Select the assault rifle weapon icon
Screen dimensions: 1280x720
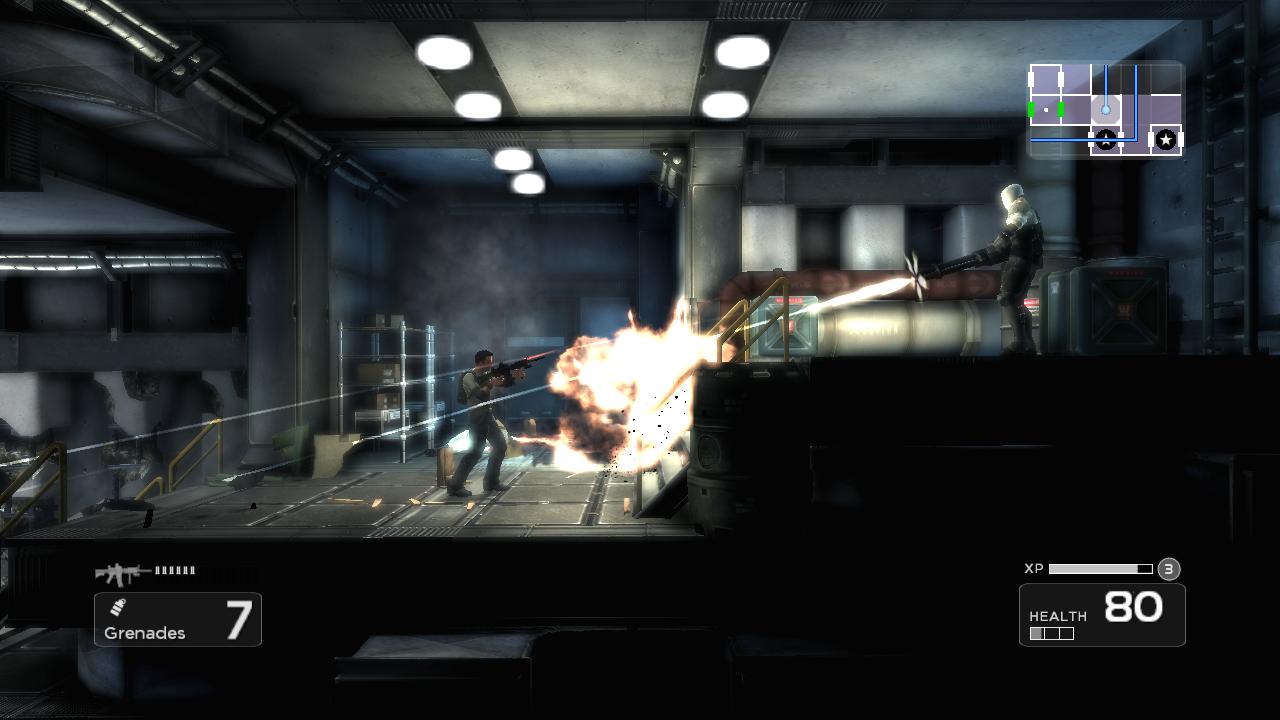118,574
